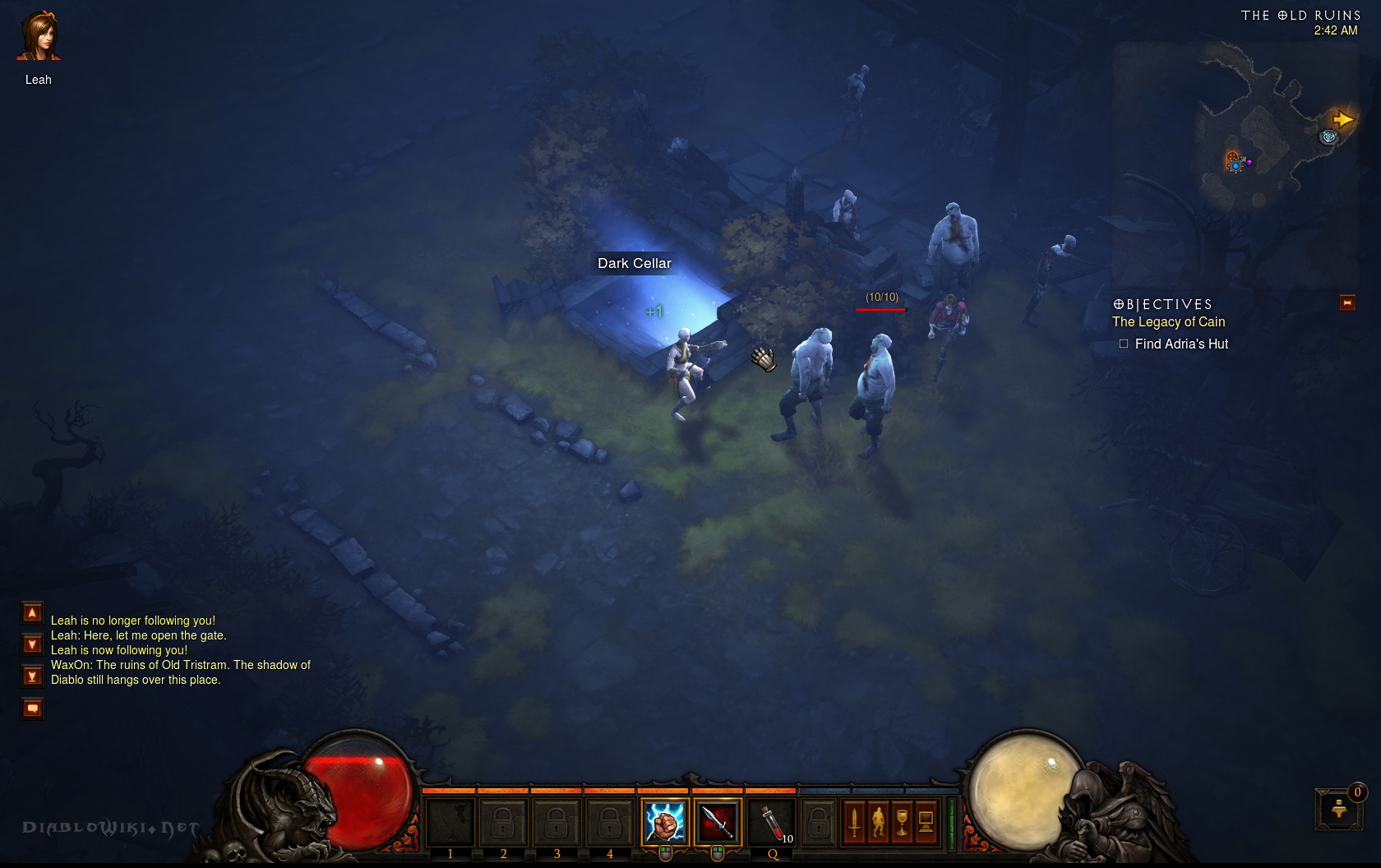The height and width of the screenshot is (868, 1381).
Task: Click the Dark Cellar label
Action: tap(635, 263)
